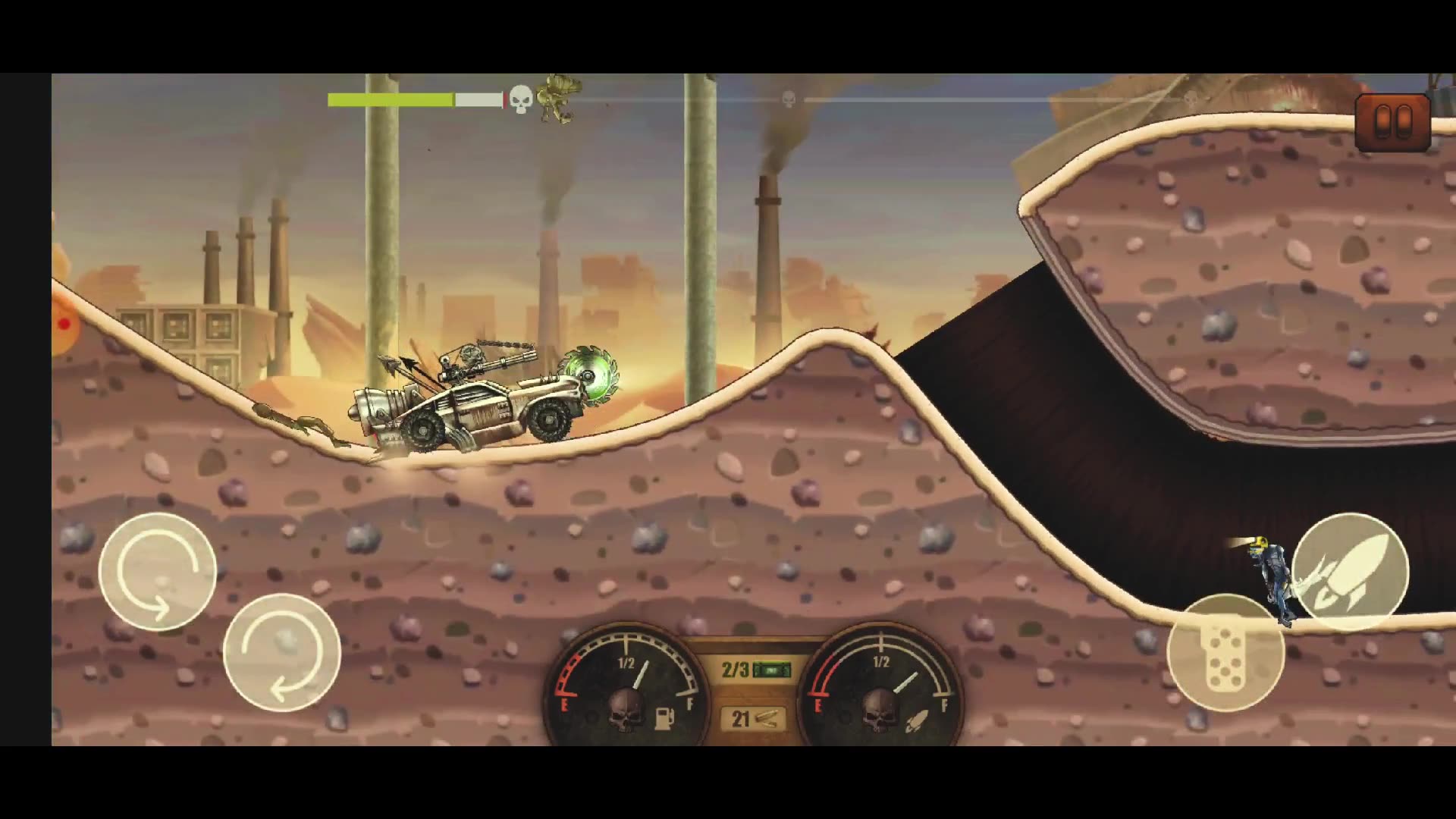The image size is (1456, 819).
Task: Select the fuel pump icon on the fuel gauge
Action: click(x=665, y=719)
